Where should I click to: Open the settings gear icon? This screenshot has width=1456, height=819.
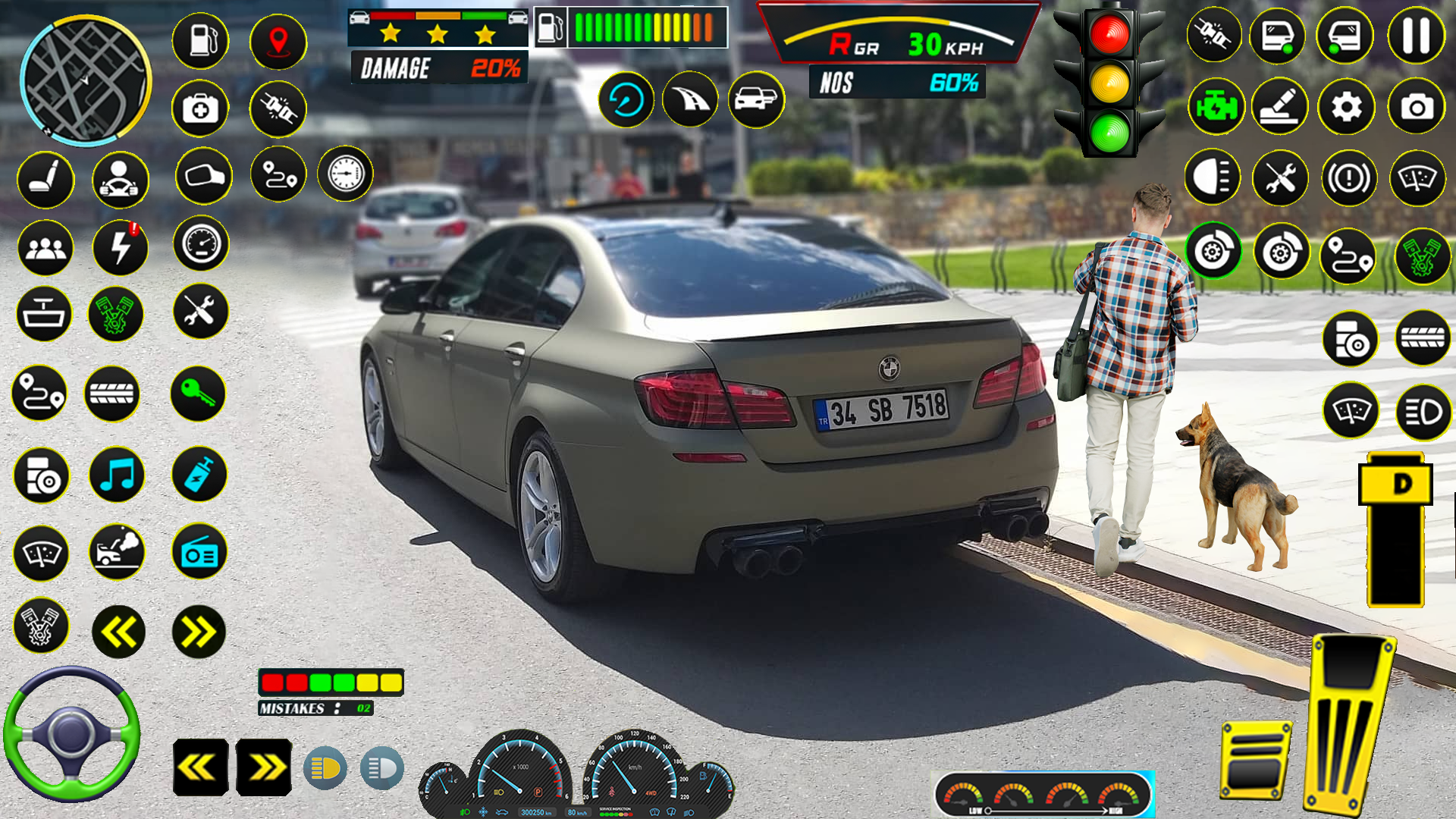1346,107
